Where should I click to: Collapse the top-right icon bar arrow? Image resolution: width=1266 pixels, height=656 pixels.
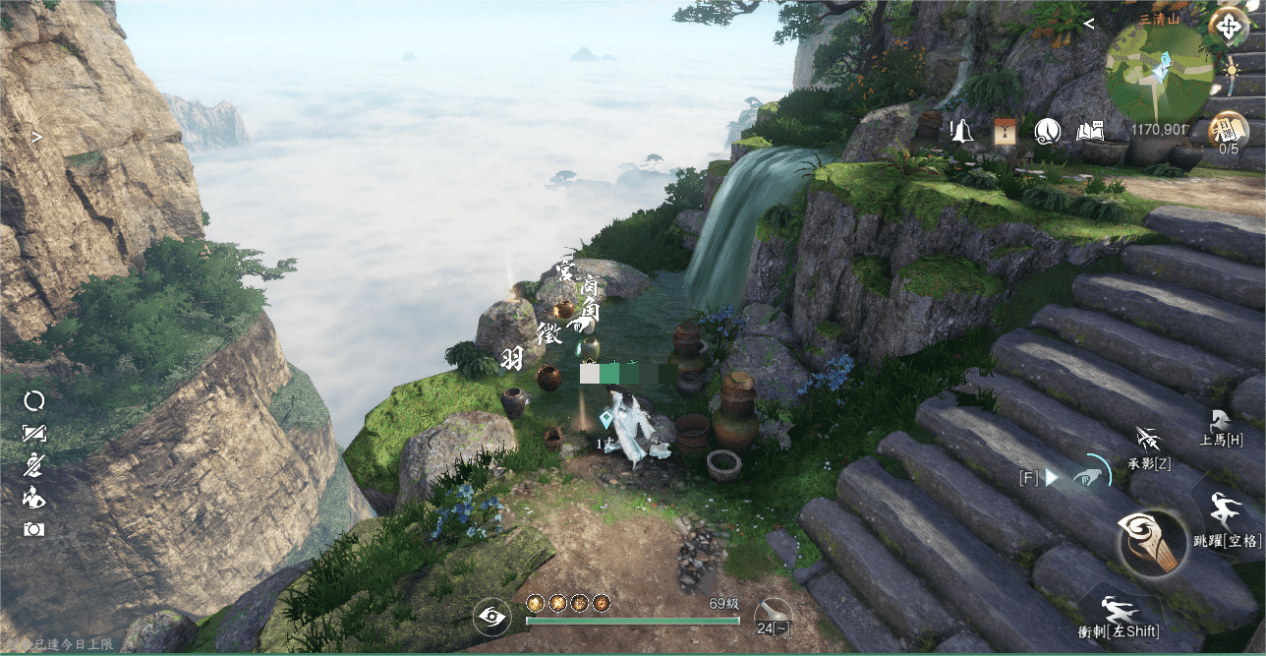click(1089, 23)
